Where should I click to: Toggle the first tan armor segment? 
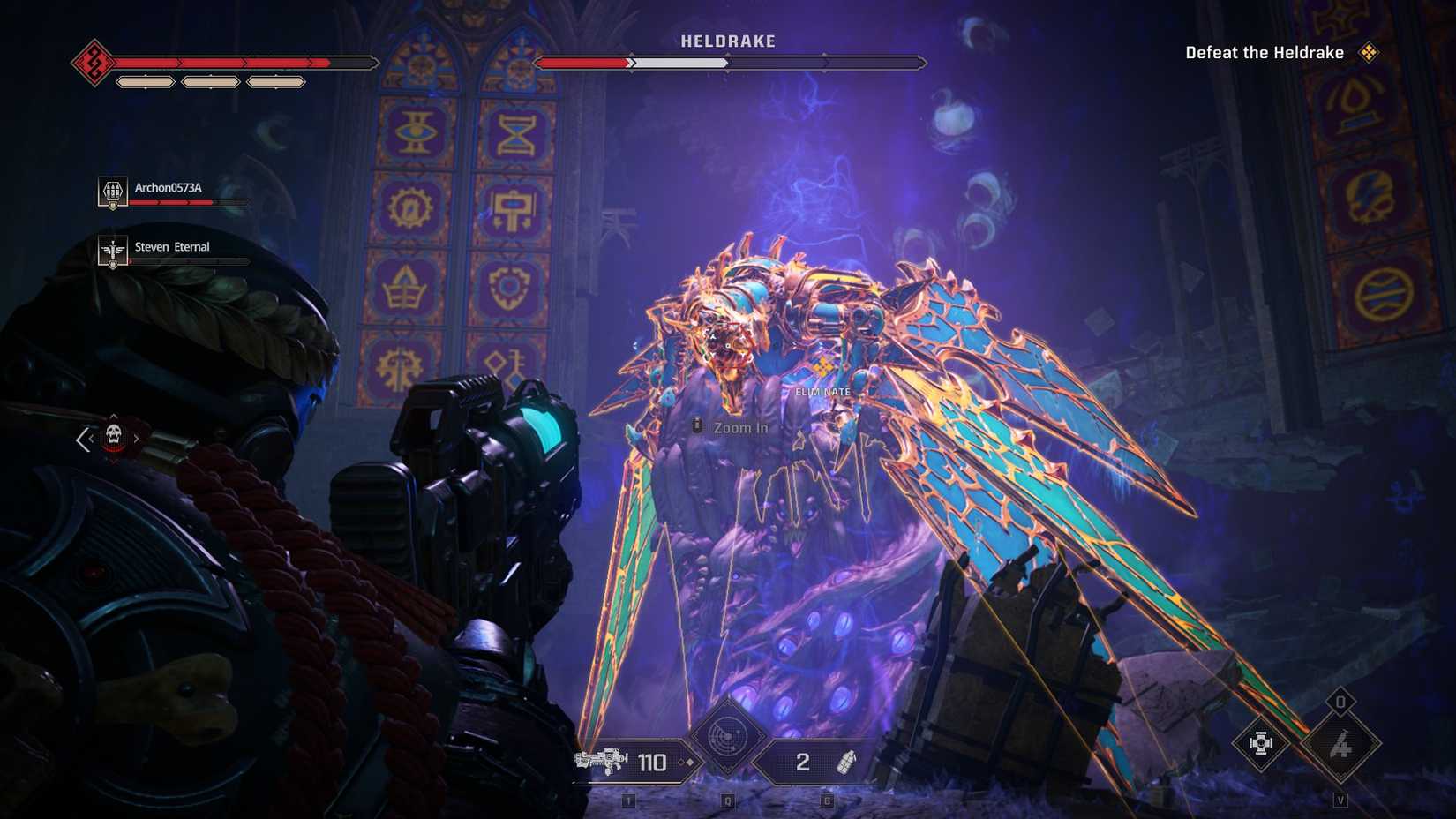pos(146,80)
